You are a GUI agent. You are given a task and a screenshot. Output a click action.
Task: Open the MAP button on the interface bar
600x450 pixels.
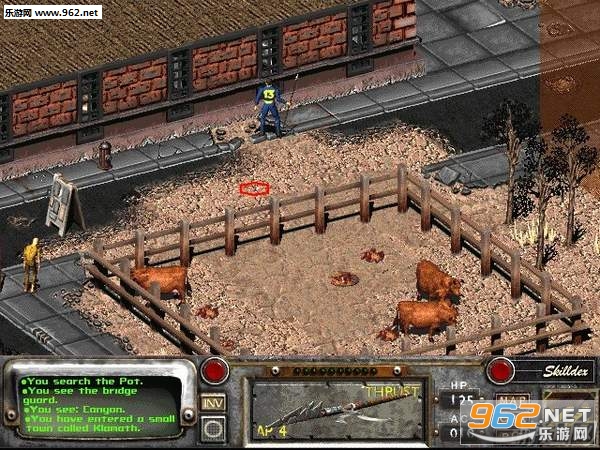click(515, 402)
